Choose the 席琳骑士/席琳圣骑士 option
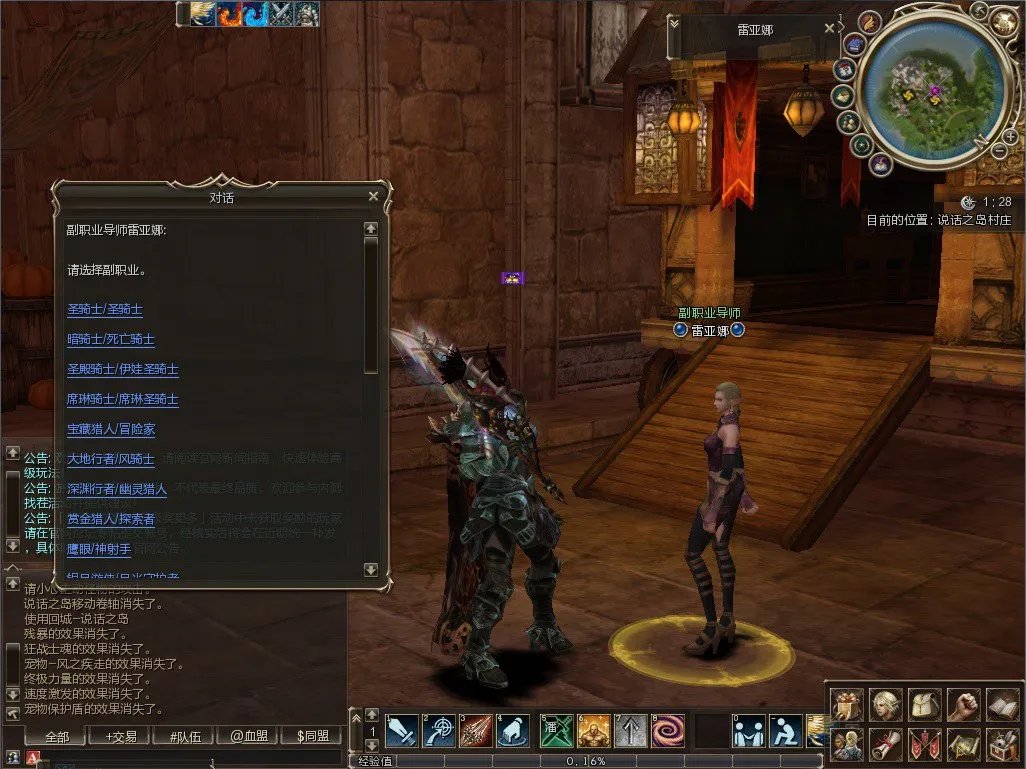Screen dimensions: 1026x769 point(123,400)
